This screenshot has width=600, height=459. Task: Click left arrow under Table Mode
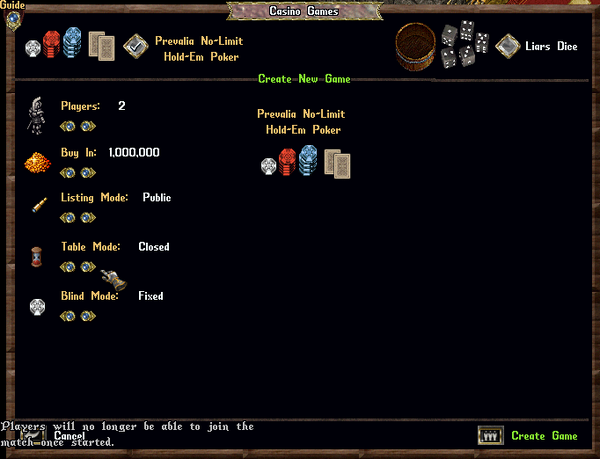point(68,266)
